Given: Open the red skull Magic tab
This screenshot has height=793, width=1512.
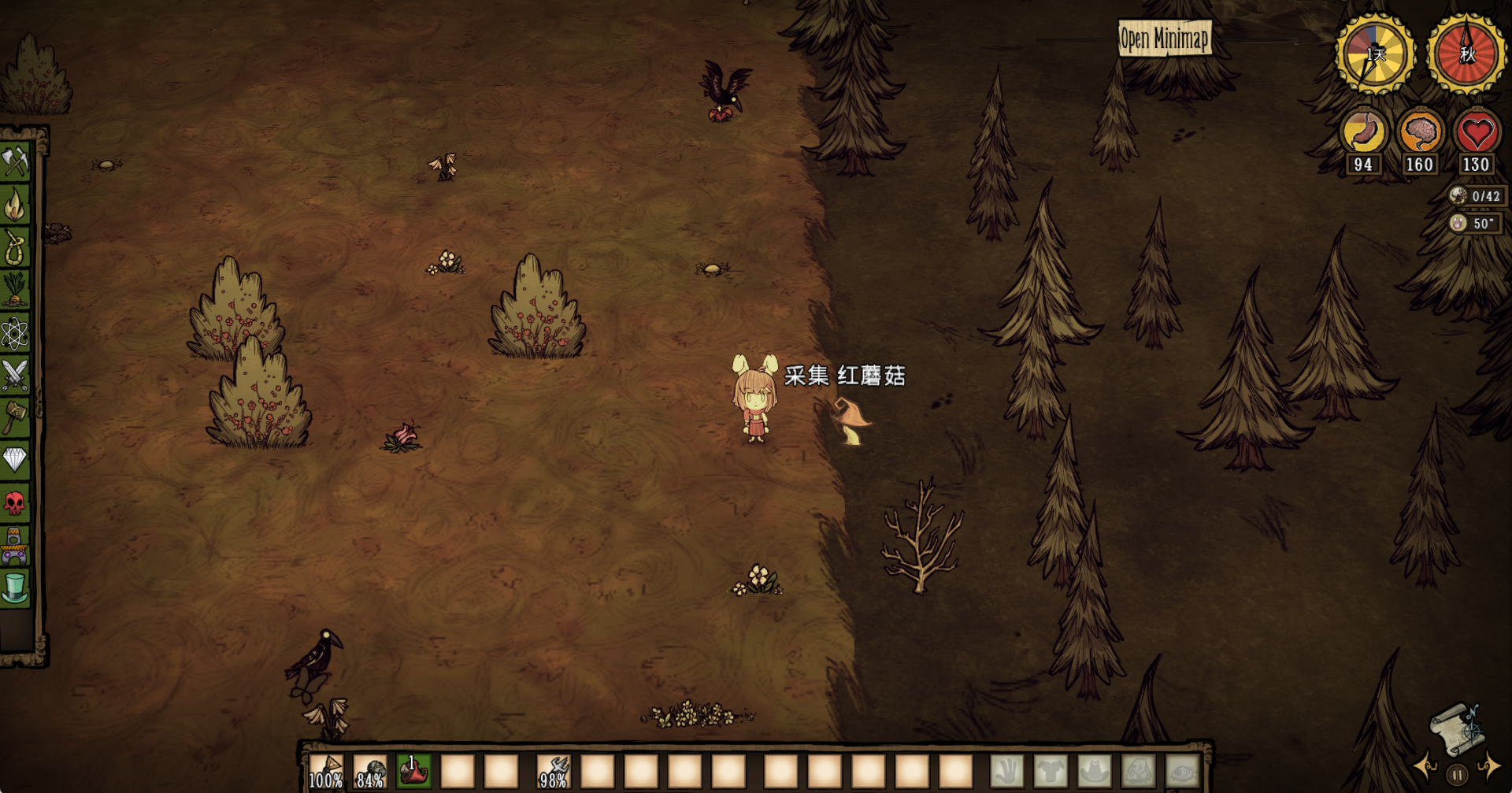Looking at the screenshot, I should coord(15,502).
